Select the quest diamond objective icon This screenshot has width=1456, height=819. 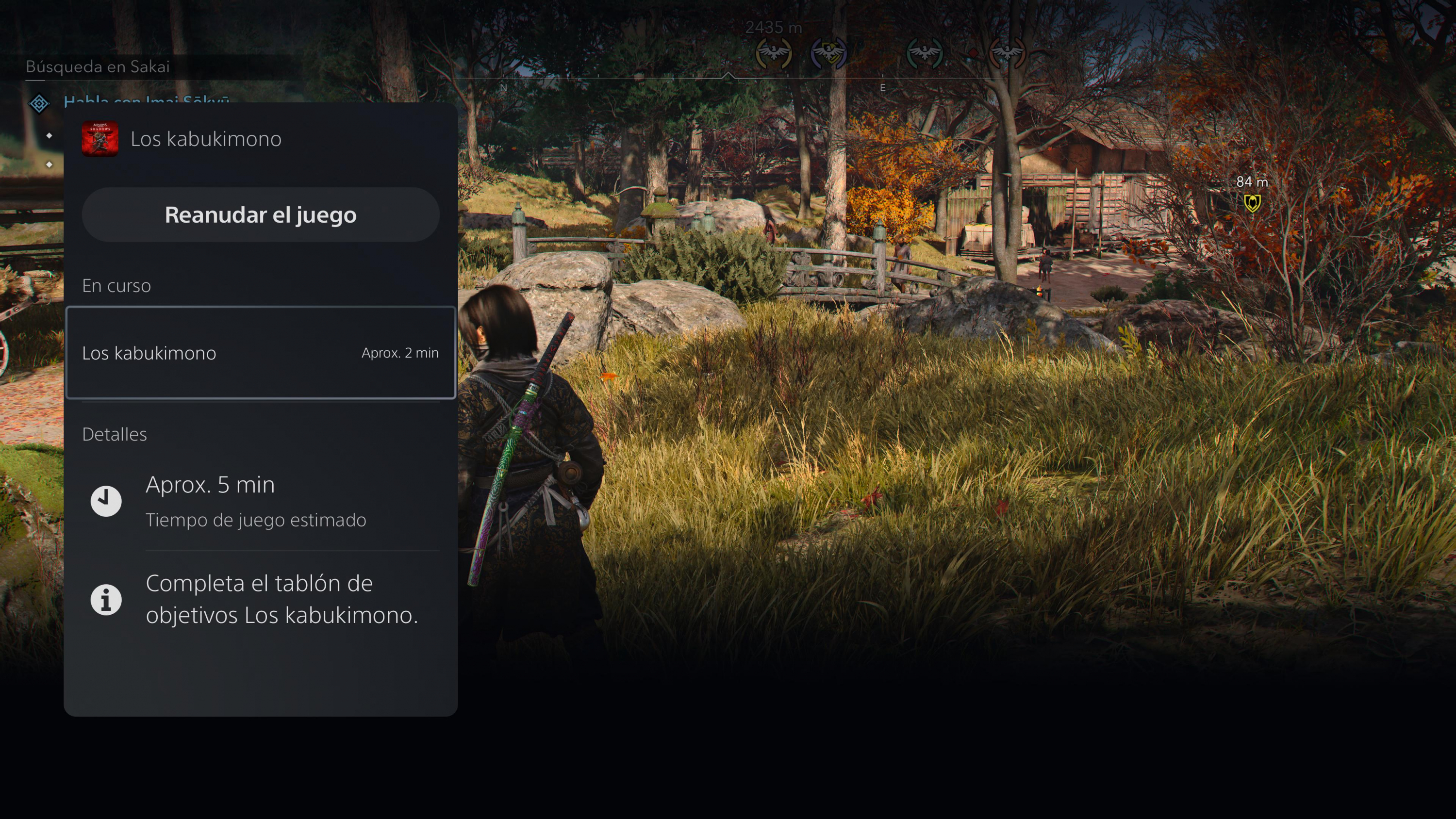pyautogui.click(x=39, y=103)
